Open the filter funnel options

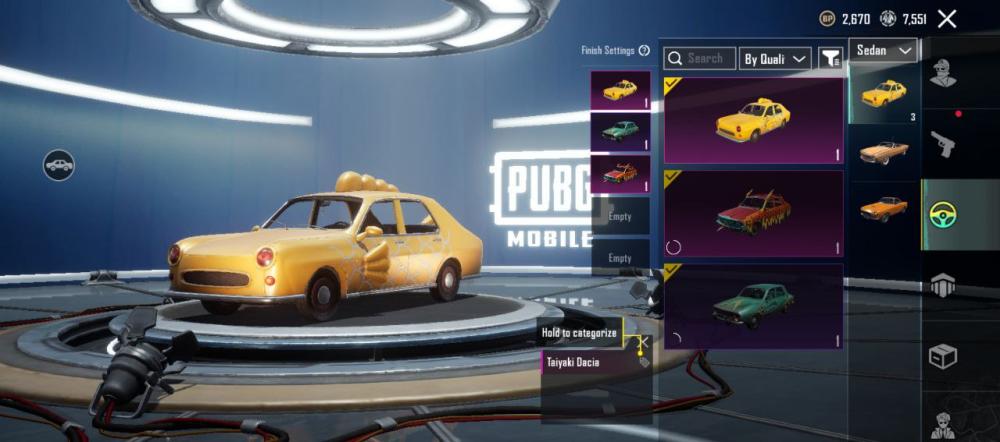point(830,59)
